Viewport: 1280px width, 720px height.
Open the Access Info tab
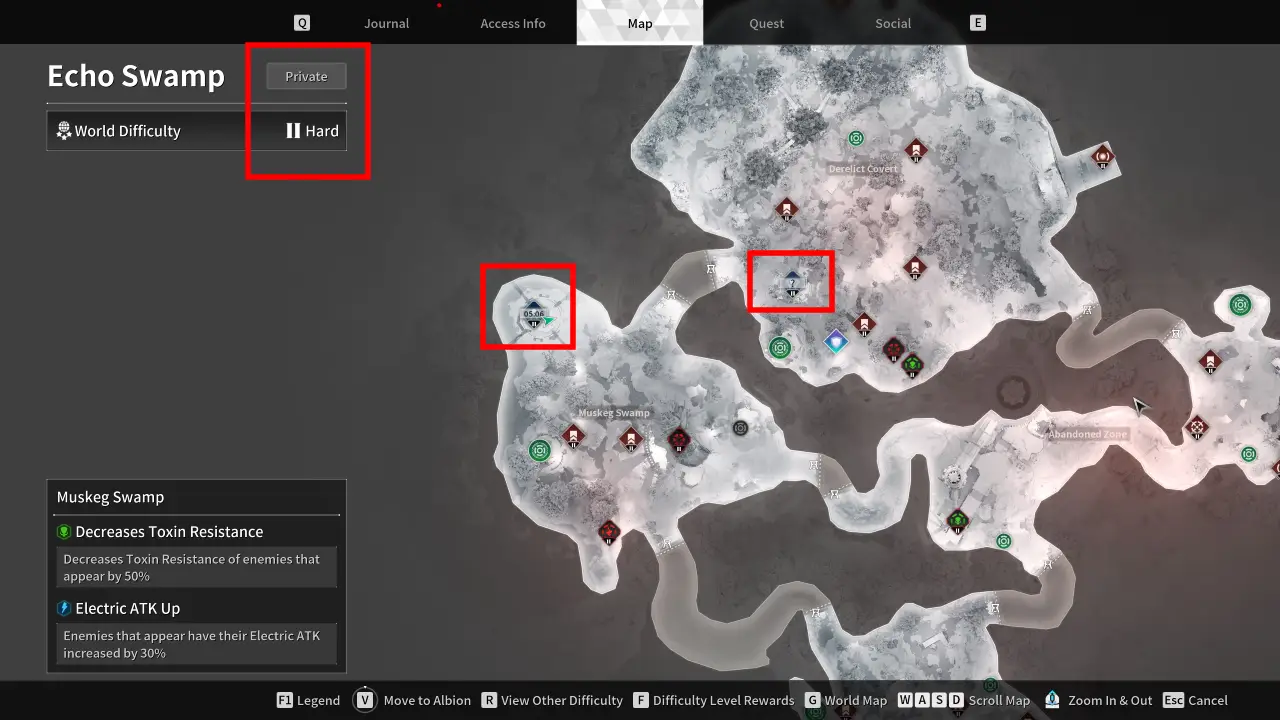click(x=512, y=23)
